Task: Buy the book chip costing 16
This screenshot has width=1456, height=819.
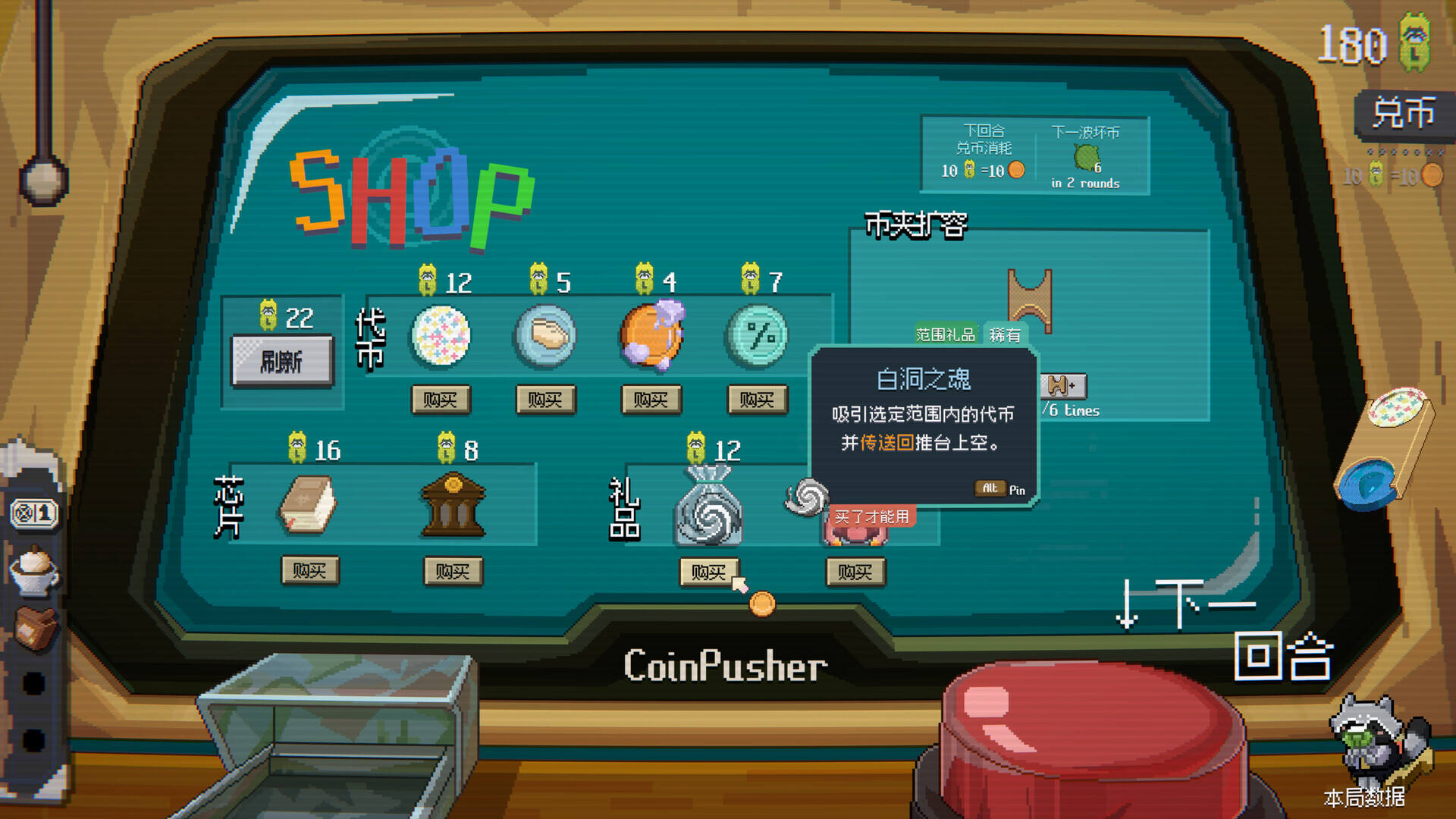Action: coord(309,570)
